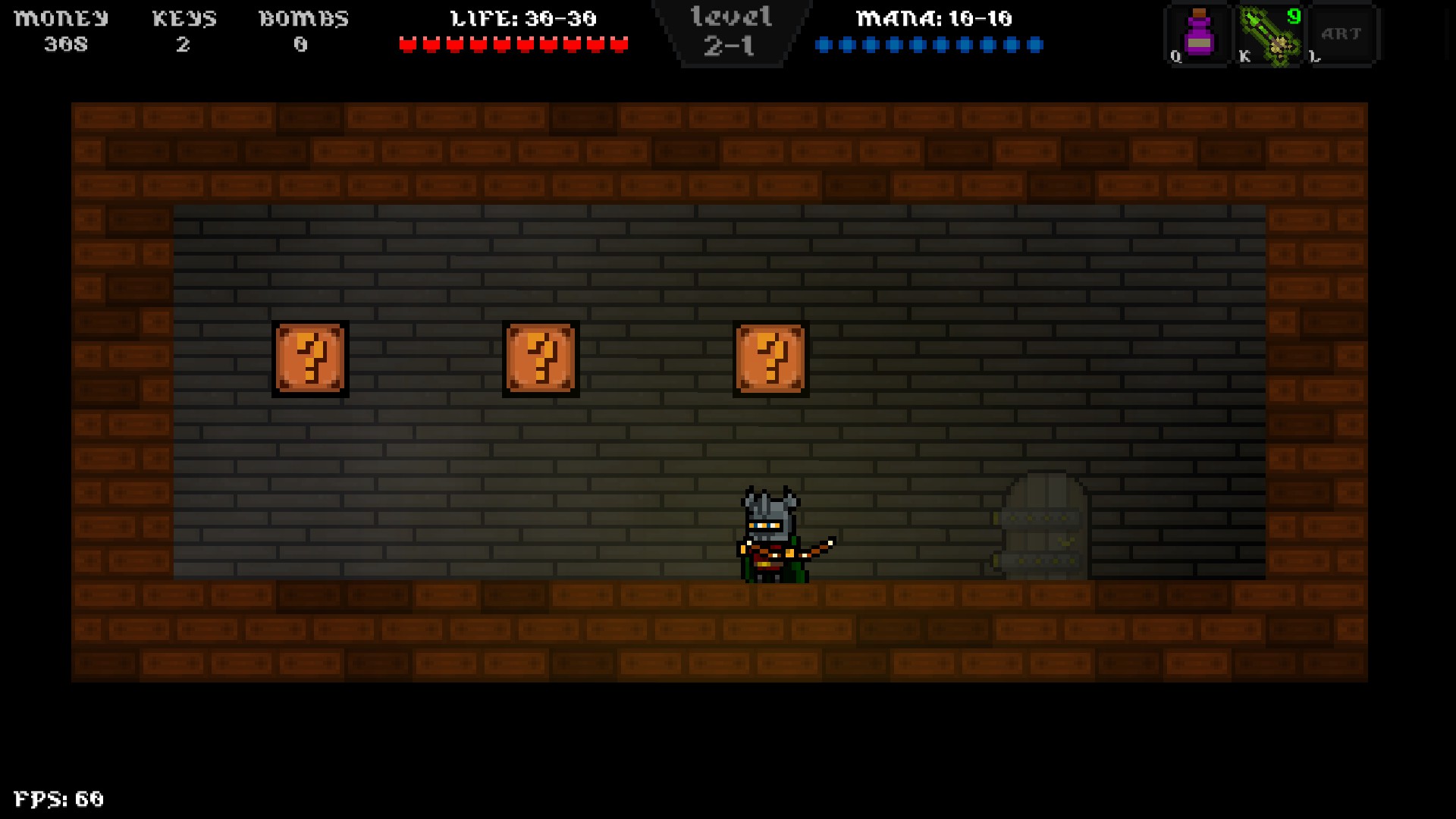Click the MANA: 10-10 label

point(933,18)
